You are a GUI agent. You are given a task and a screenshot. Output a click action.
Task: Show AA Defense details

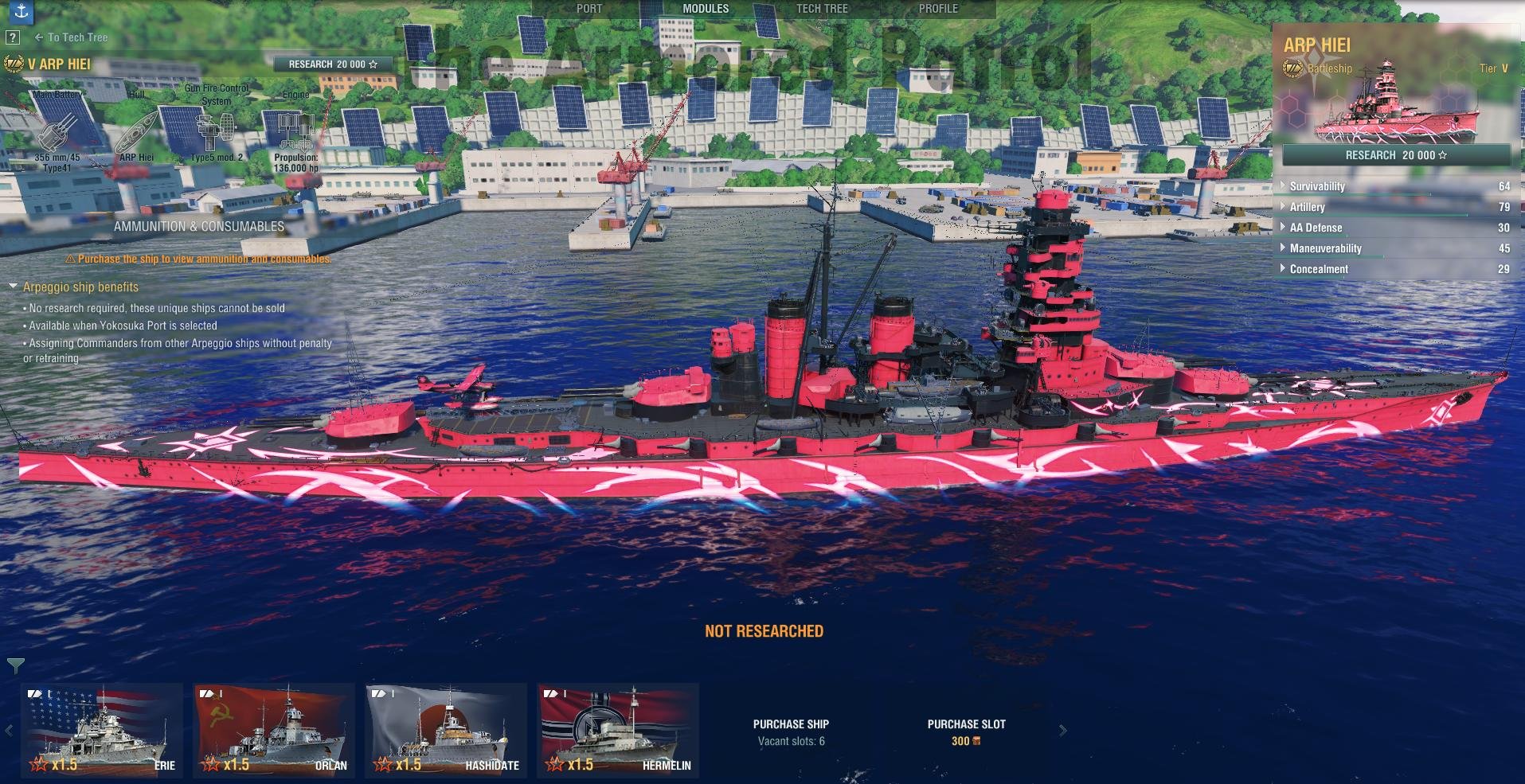(x=1316, y=228)
